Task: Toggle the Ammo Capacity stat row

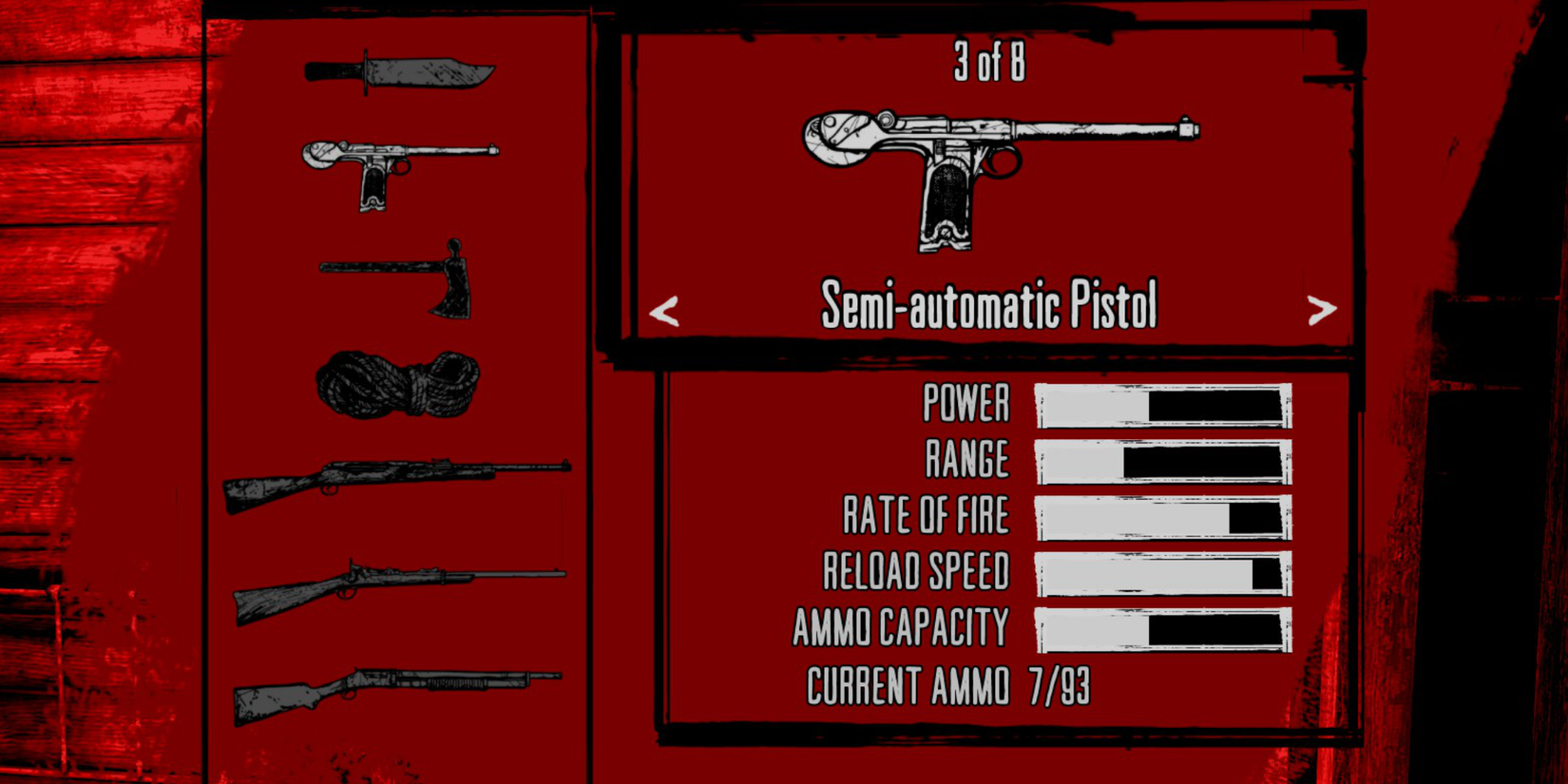Action: pos(898,625)
